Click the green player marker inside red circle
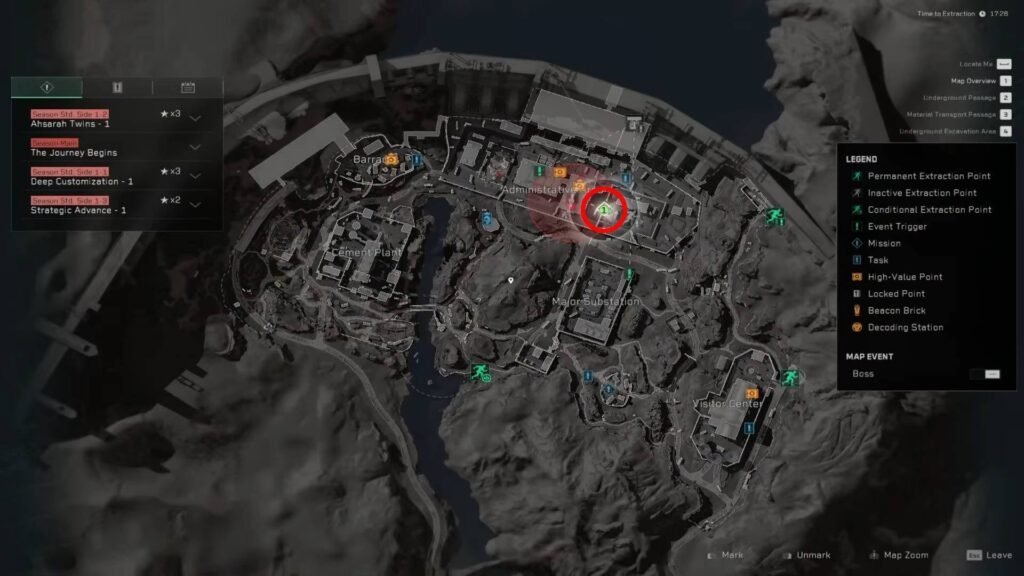 [x=605, y=210]
